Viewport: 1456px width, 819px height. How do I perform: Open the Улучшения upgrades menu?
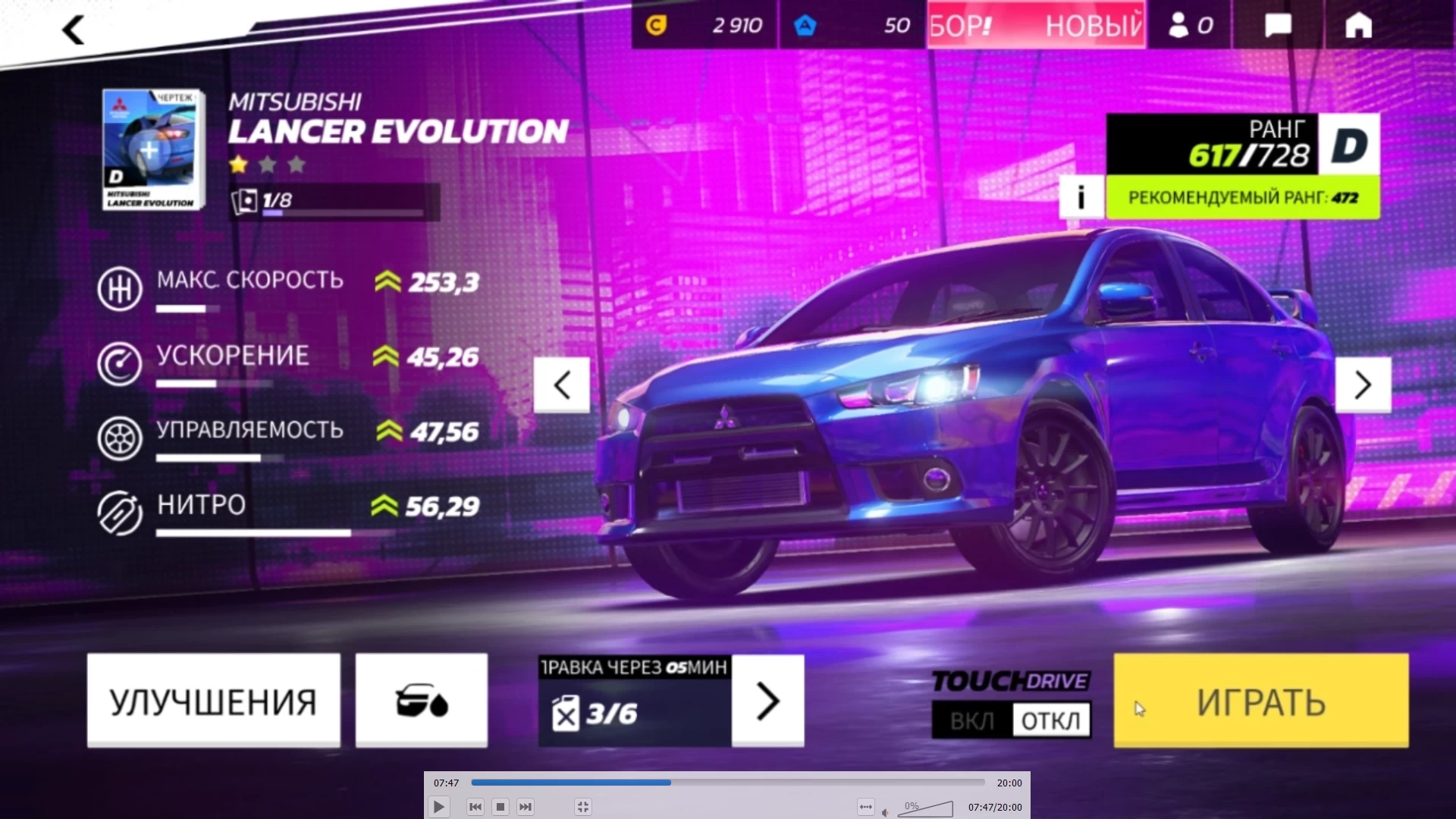[213, 701]
